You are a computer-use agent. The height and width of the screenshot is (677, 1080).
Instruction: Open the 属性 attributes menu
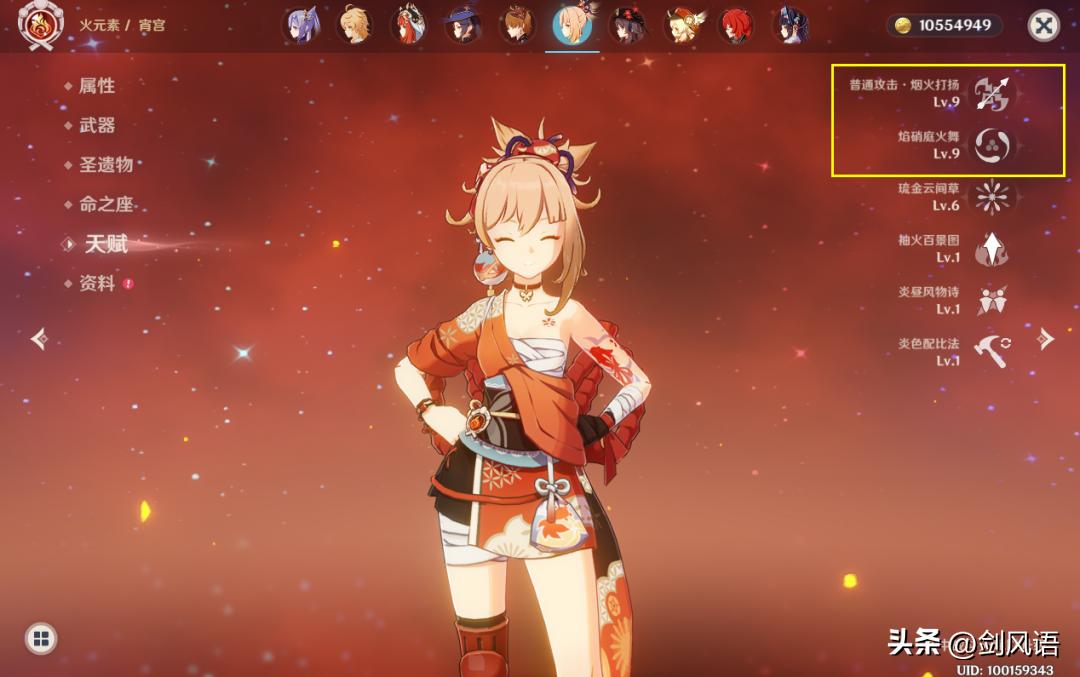point(97,86)
